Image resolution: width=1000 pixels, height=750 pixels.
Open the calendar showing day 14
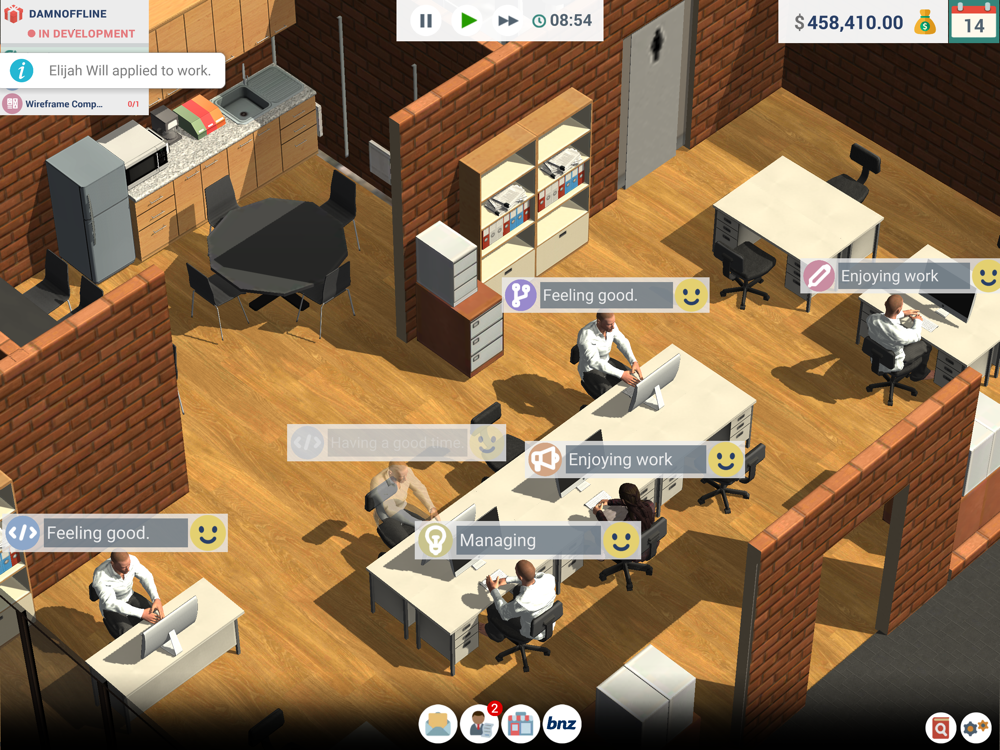click(974, 21)
